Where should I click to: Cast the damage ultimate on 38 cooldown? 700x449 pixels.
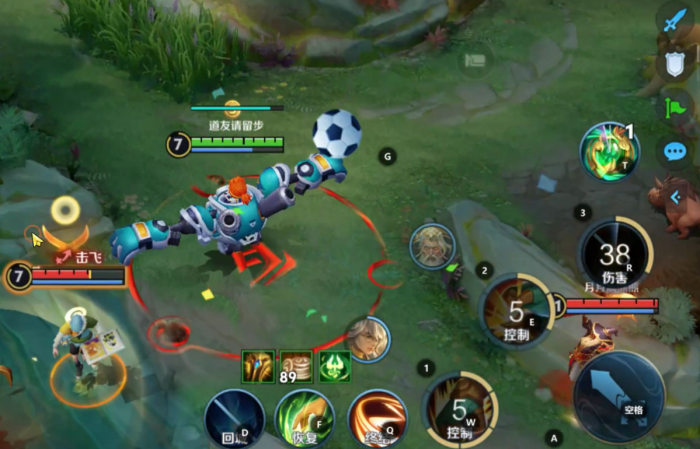[x=616, y=256]
